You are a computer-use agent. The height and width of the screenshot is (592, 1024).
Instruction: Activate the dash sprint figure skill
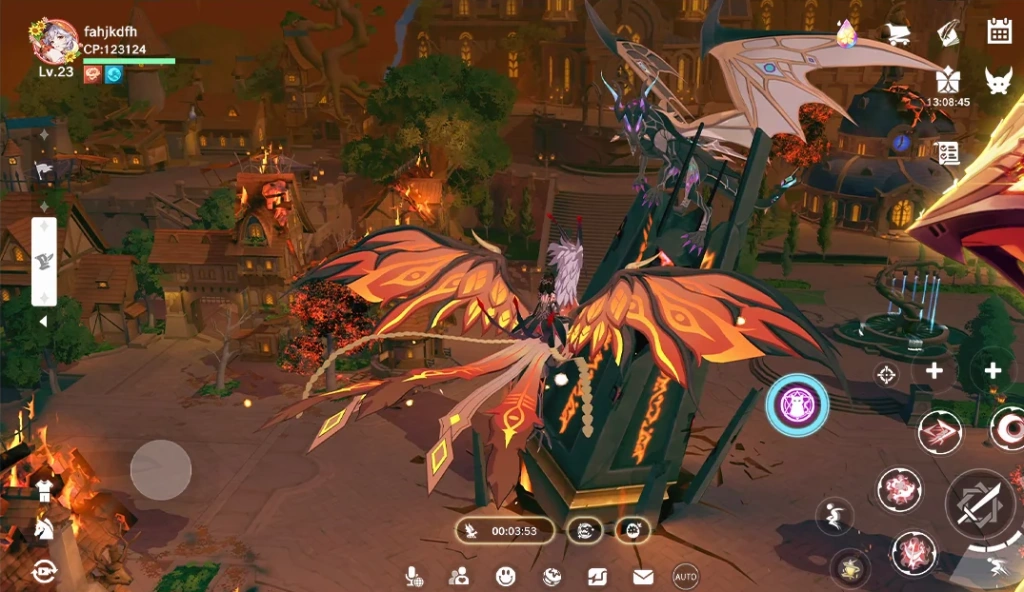pyautogui.click(x=997, y=568)
